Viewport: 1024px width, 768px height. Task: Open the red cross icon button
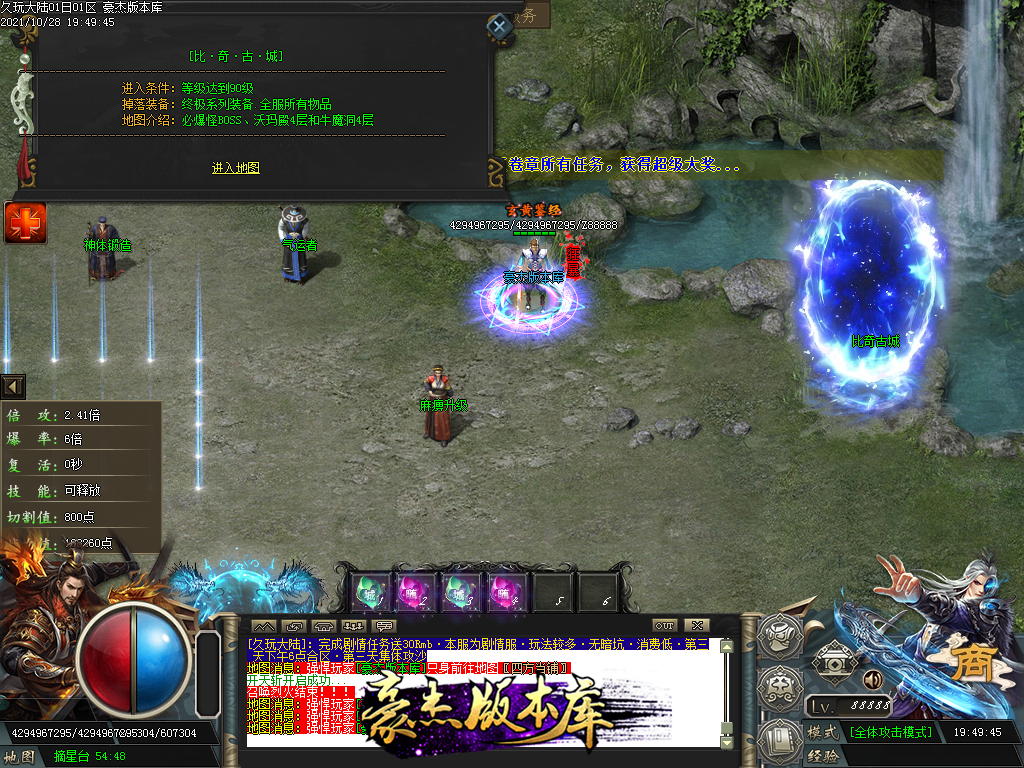coord(25,222)
